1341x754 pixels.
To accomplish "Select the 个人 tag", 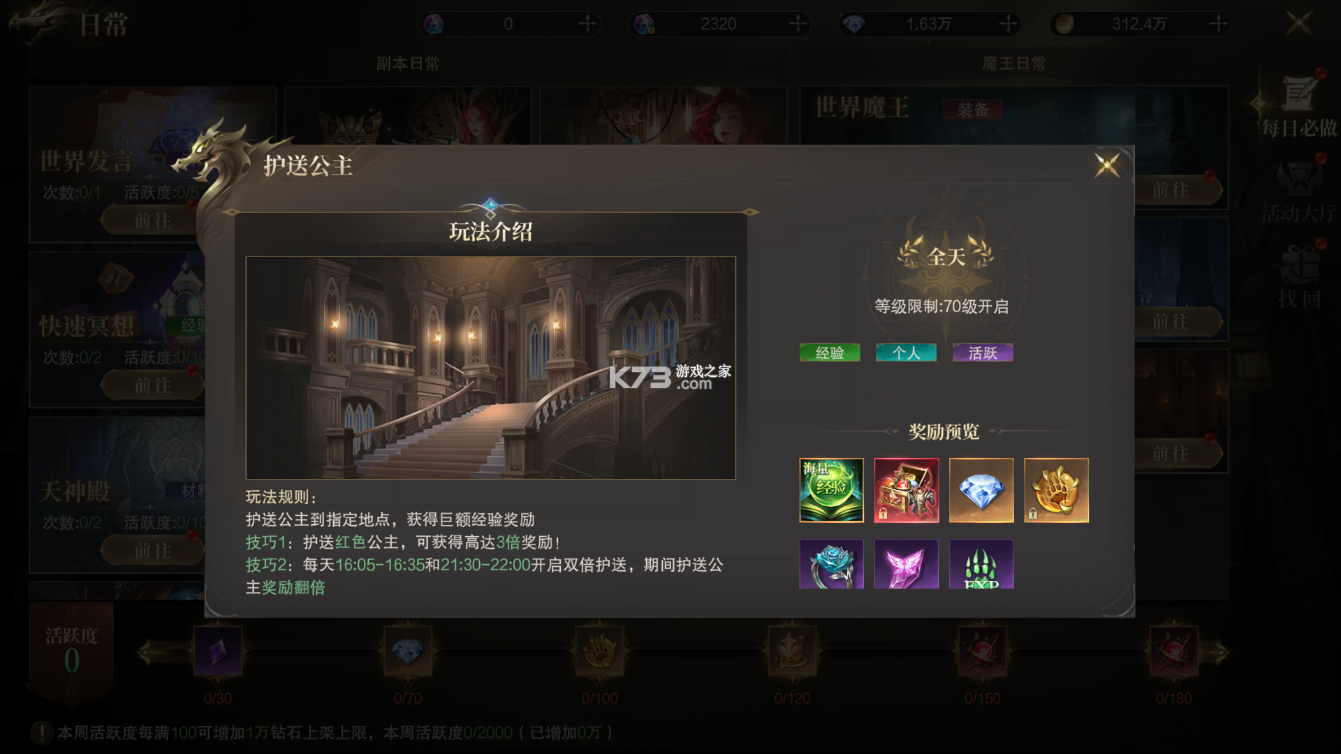I will tap(905, 352).
